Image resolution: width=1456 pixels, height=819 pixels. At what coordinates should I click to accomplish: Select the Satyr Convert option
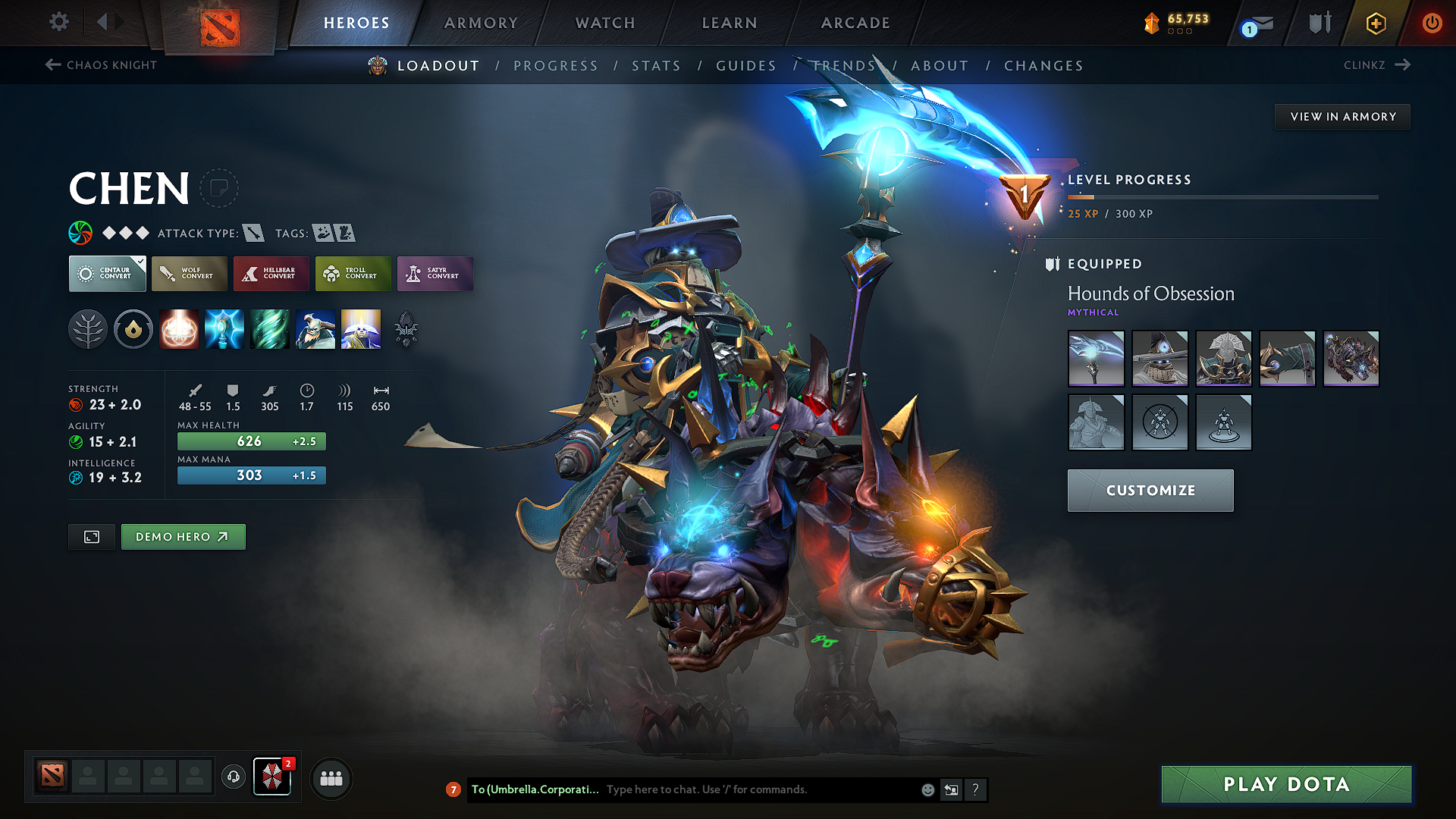435,274
